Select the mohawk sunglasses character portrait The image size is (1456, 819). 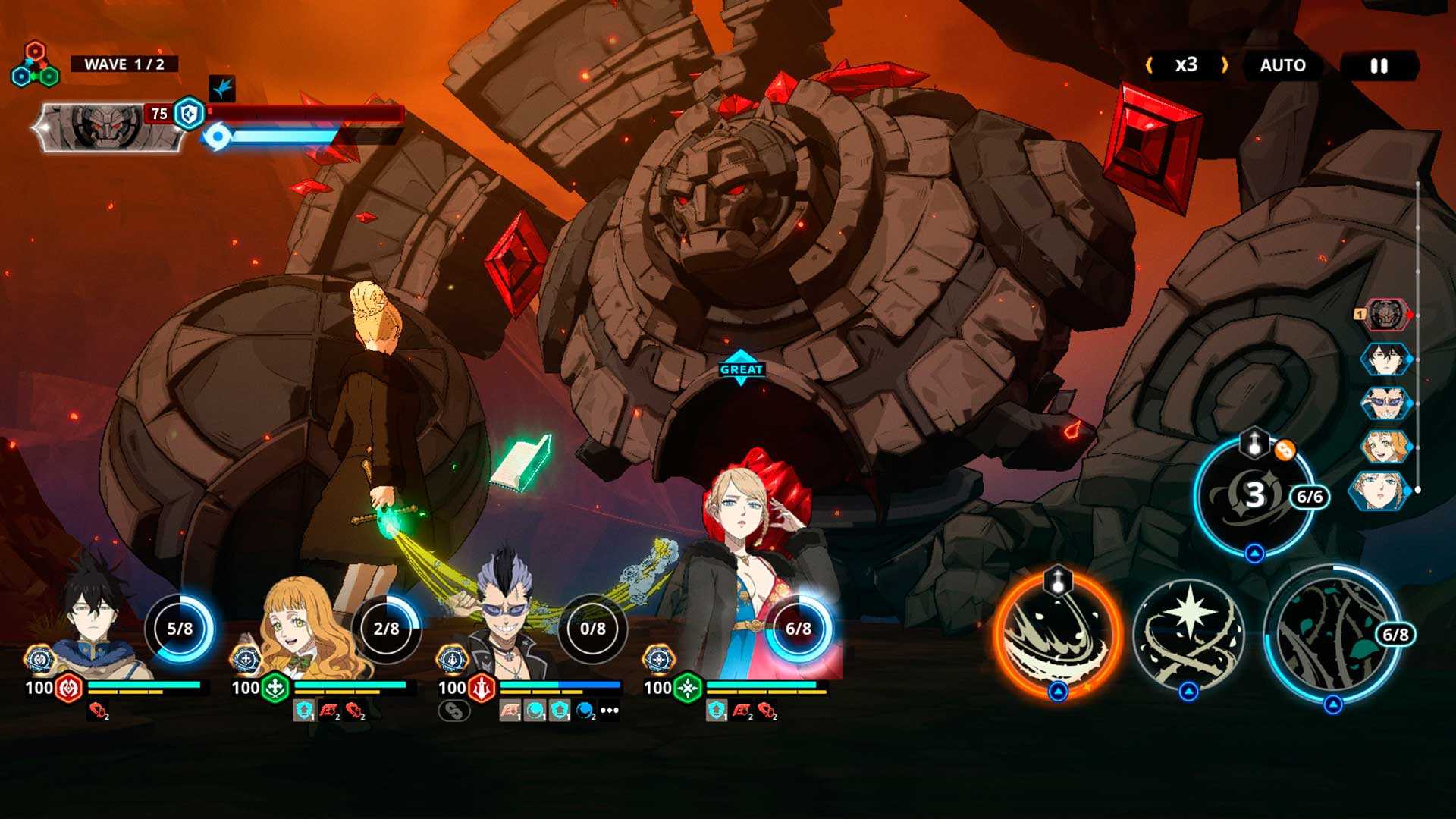click(507, 622)
